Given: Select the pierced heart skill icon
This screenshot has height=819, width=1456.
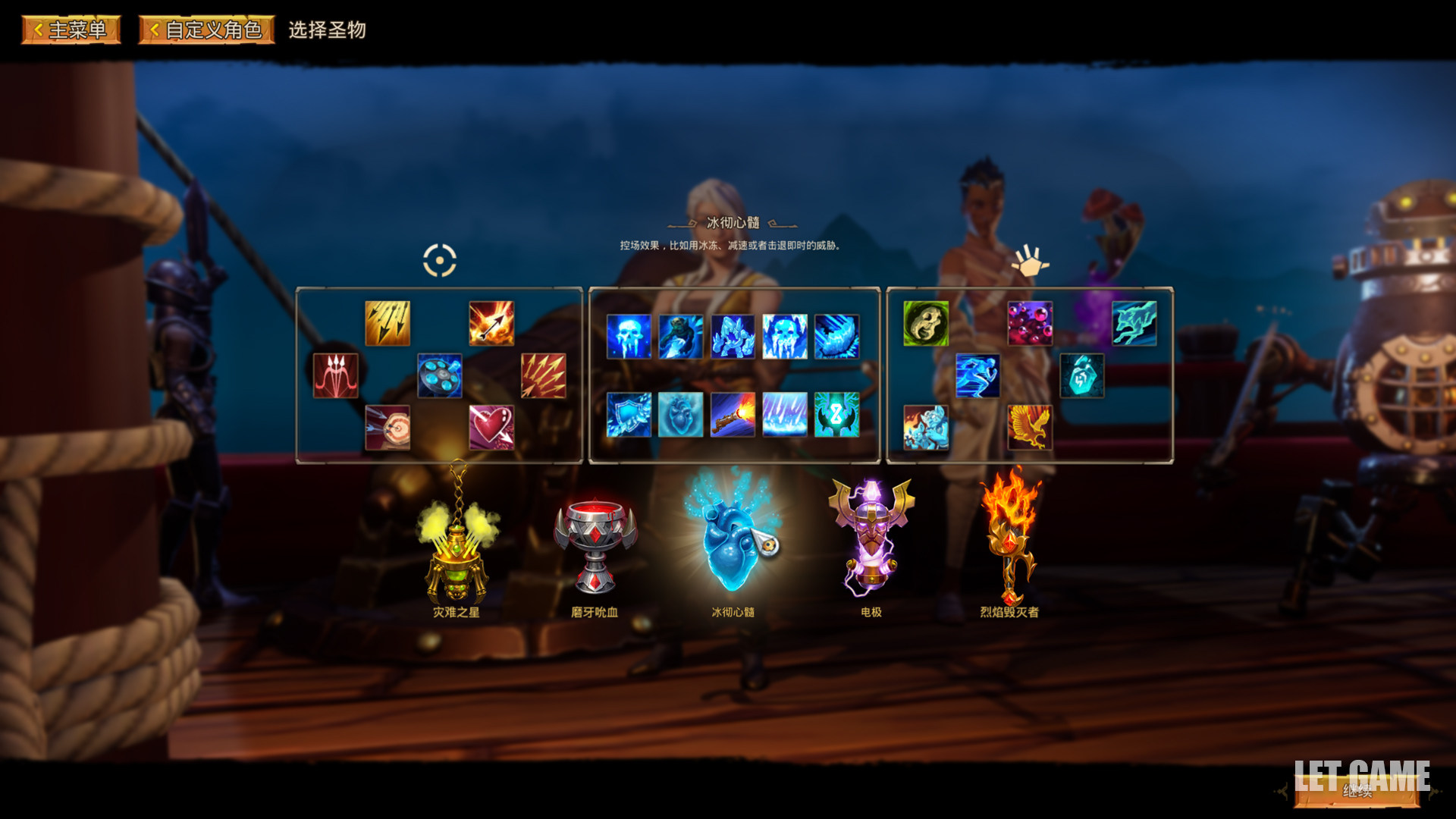Looking at the screenshot, I should pos(491,427).
